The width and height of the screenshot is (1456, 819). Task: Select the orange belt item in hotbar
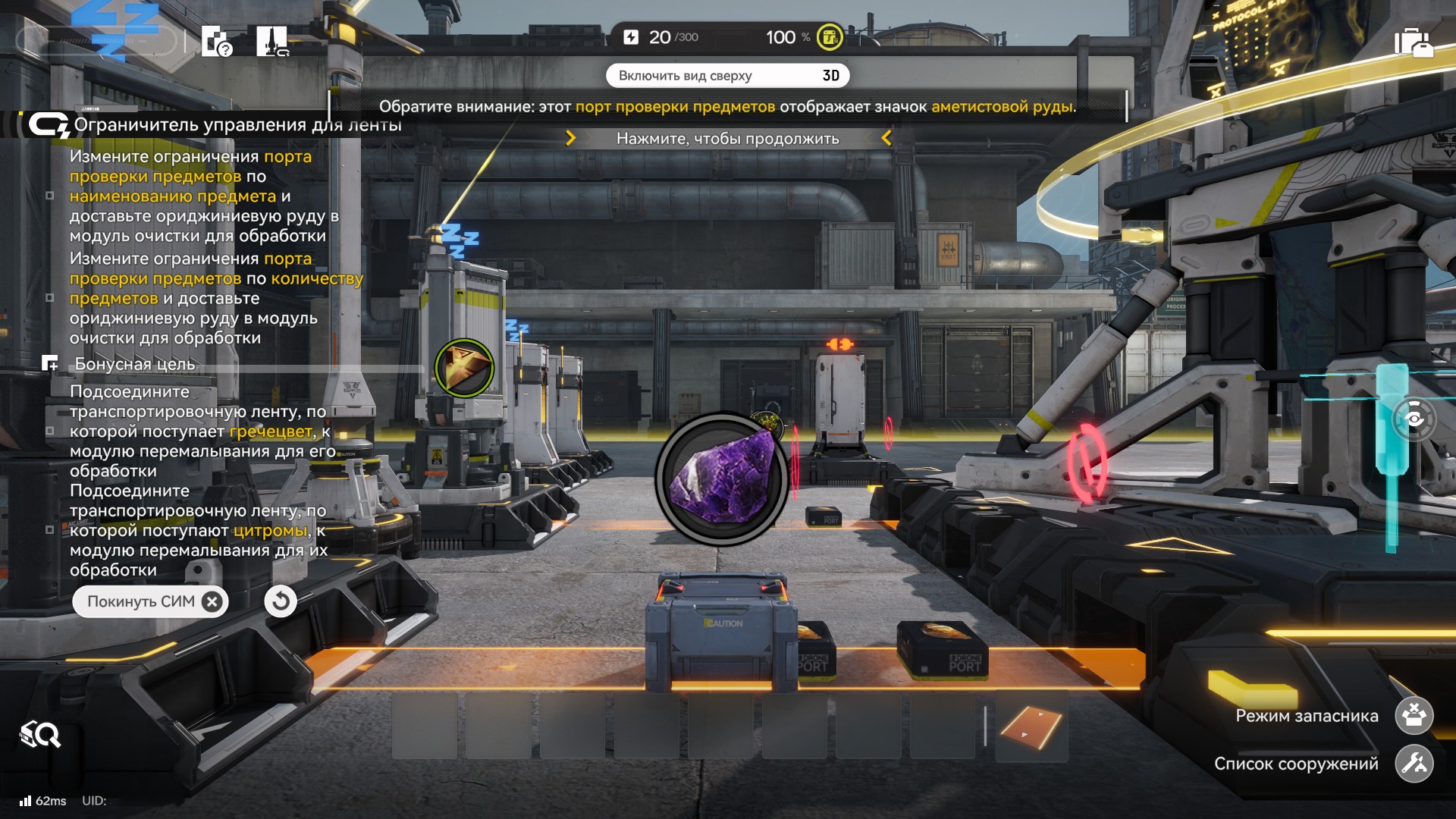click(1031, 726)
